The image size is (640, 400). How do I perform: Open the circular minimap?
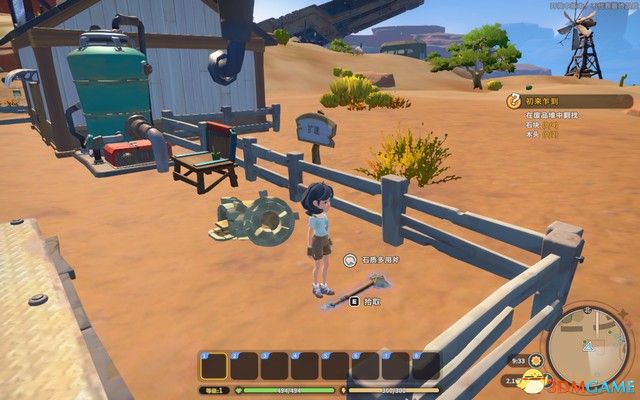click(589, 340)
